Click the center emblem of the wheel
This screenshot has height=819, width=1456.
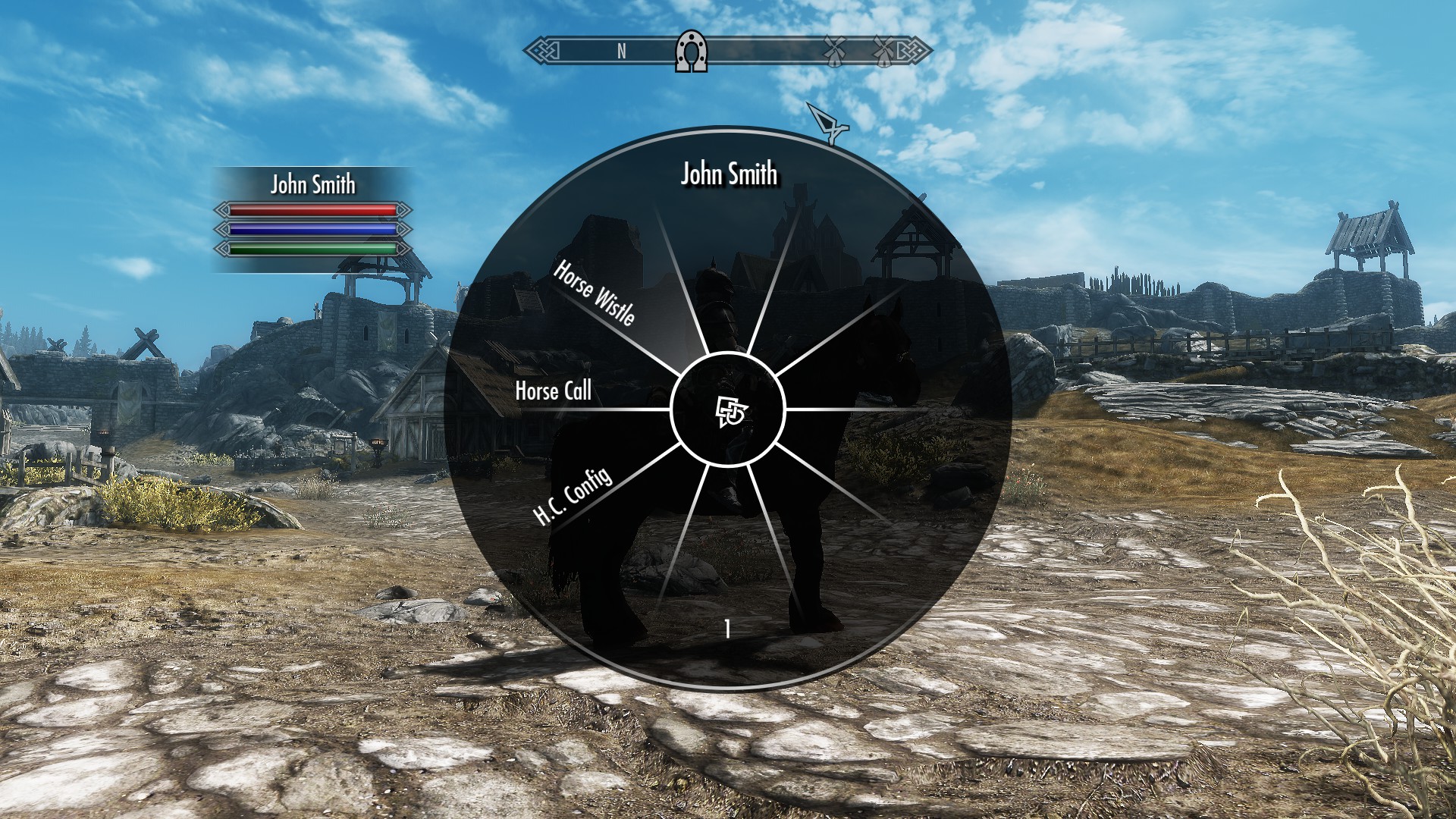tap(729, 411)
